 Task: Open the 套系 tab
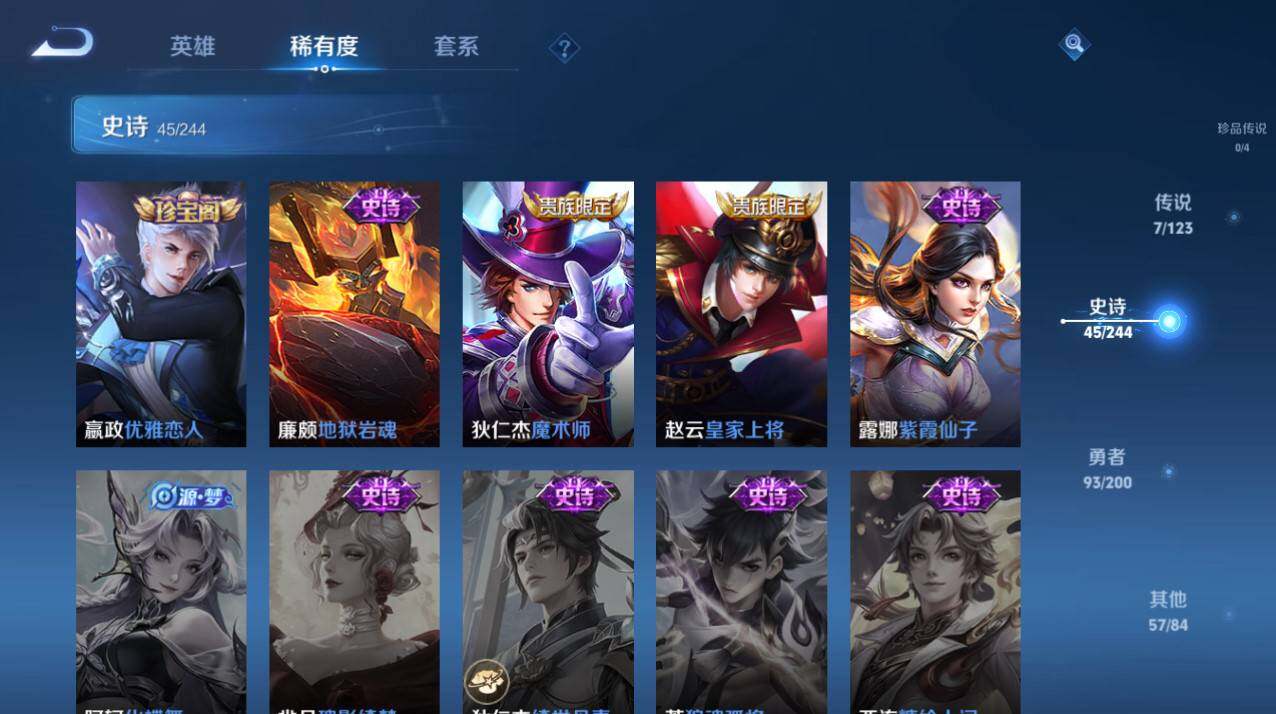pyautogui.click(x=456, y=46)
